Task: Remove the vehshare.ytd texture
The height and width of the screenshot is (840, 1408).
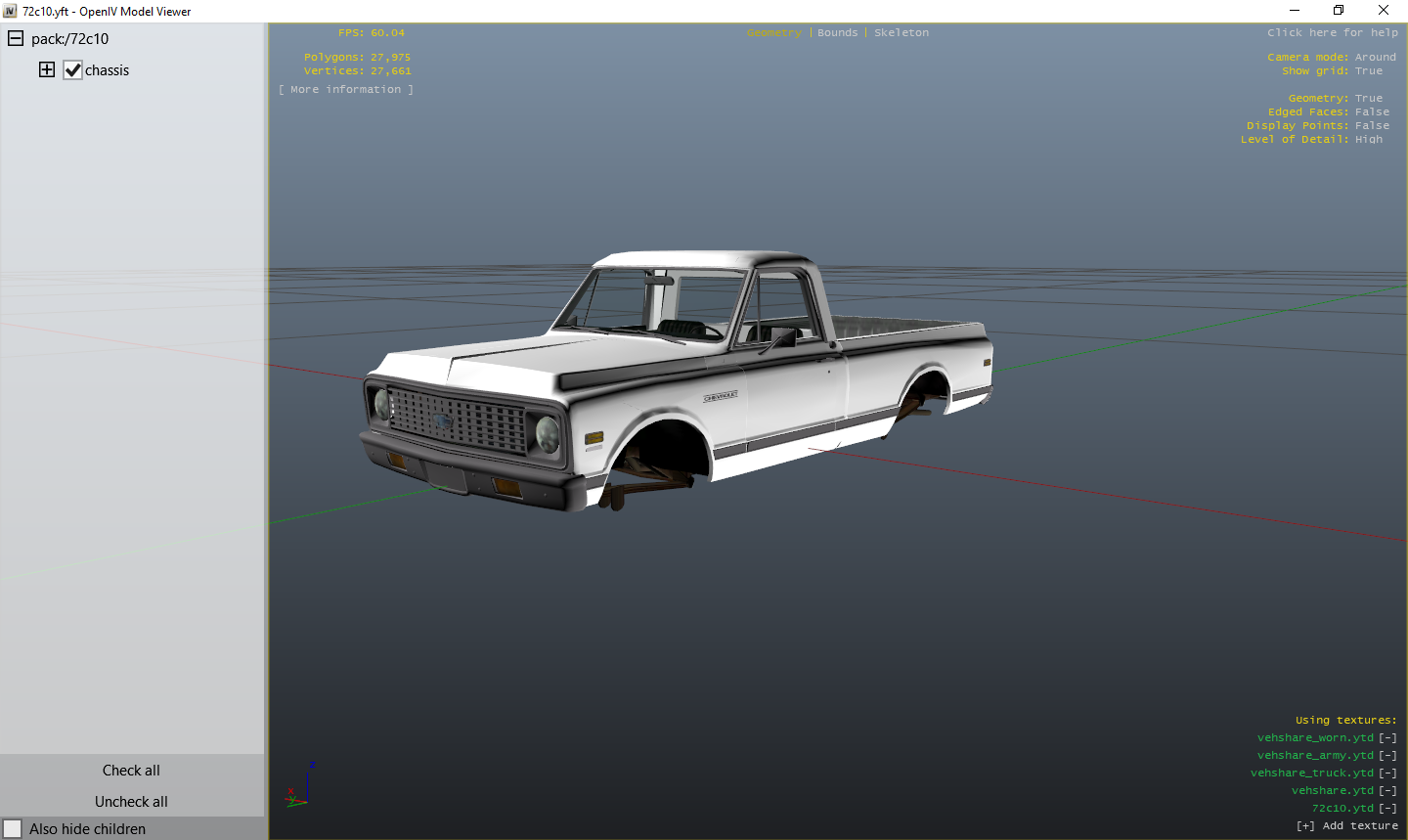Action: (1386, 790)
